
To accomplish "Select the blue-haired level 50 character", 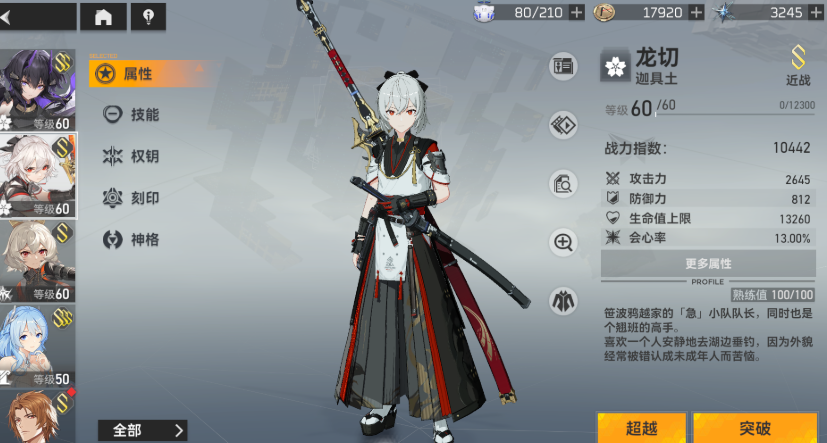I will coord(36,345).
